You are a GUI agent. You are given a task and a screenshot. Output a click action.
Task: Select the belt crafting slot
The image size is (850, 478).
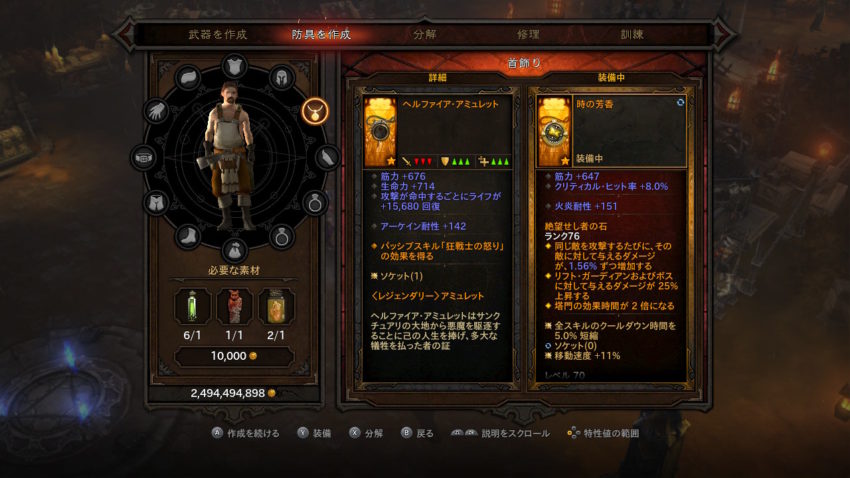(x=145, y=157)
